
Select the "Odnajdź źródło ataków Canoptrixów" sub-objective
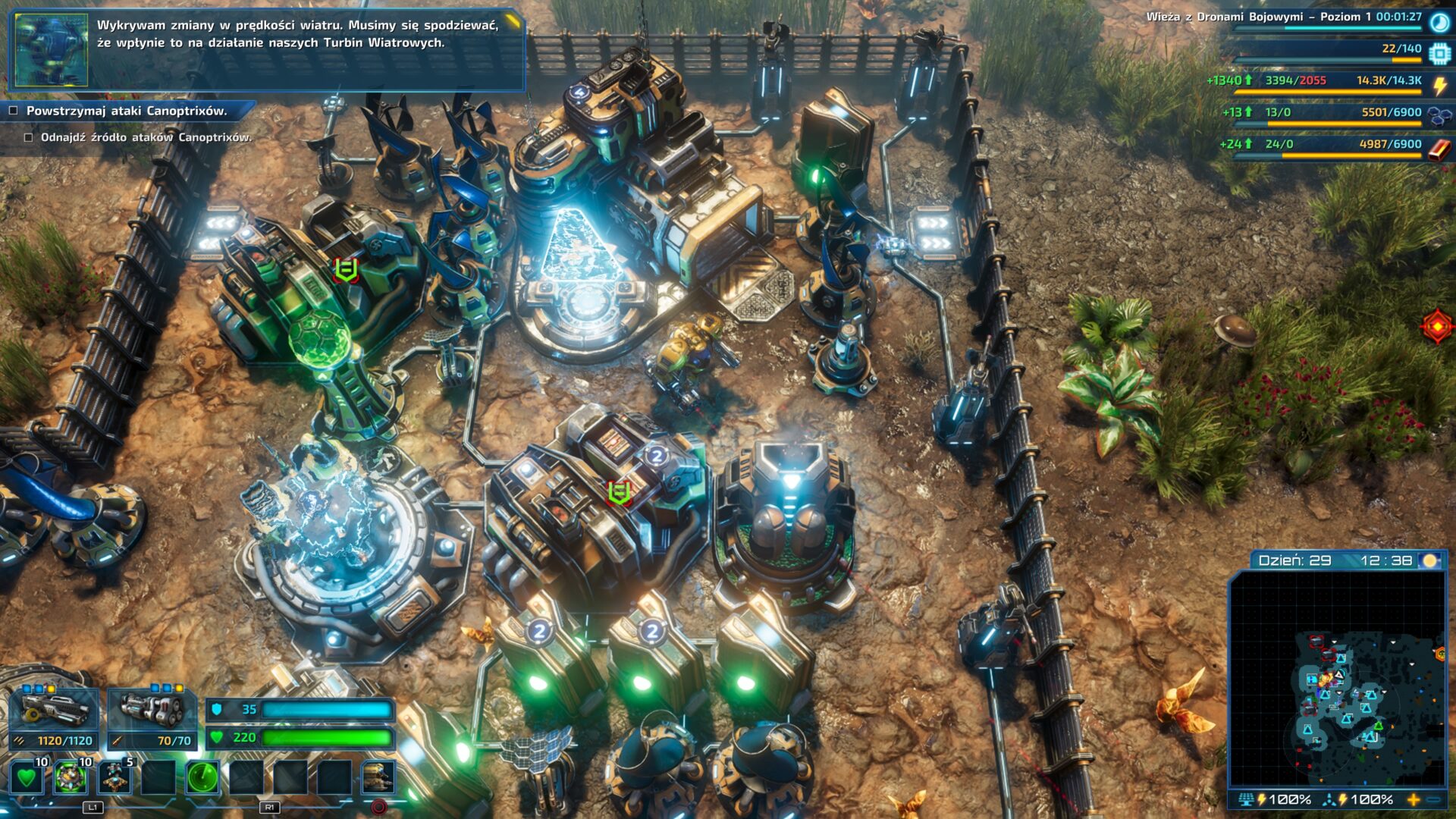coord(146,137)
